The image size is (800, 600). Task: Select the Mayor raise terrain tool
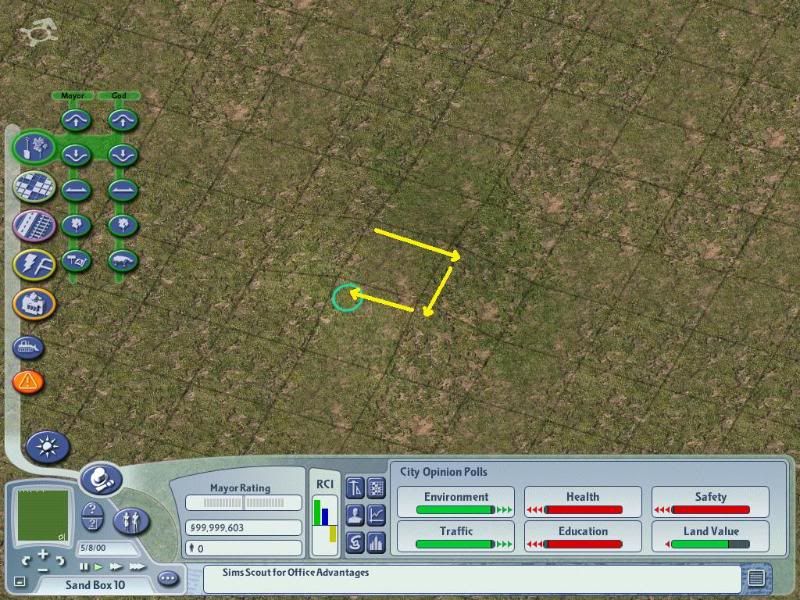(x=76, y=120)
